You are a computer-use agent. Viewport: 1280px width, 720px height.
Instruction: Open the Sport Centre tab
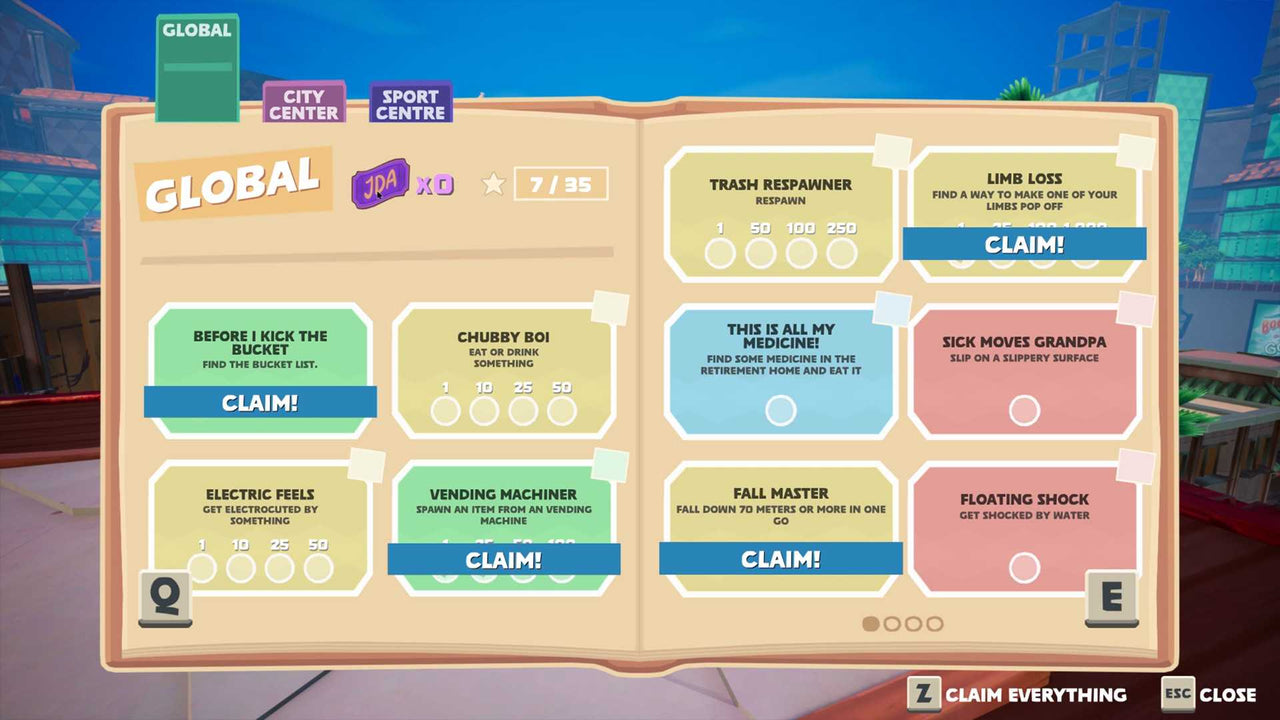click(411, 101)
